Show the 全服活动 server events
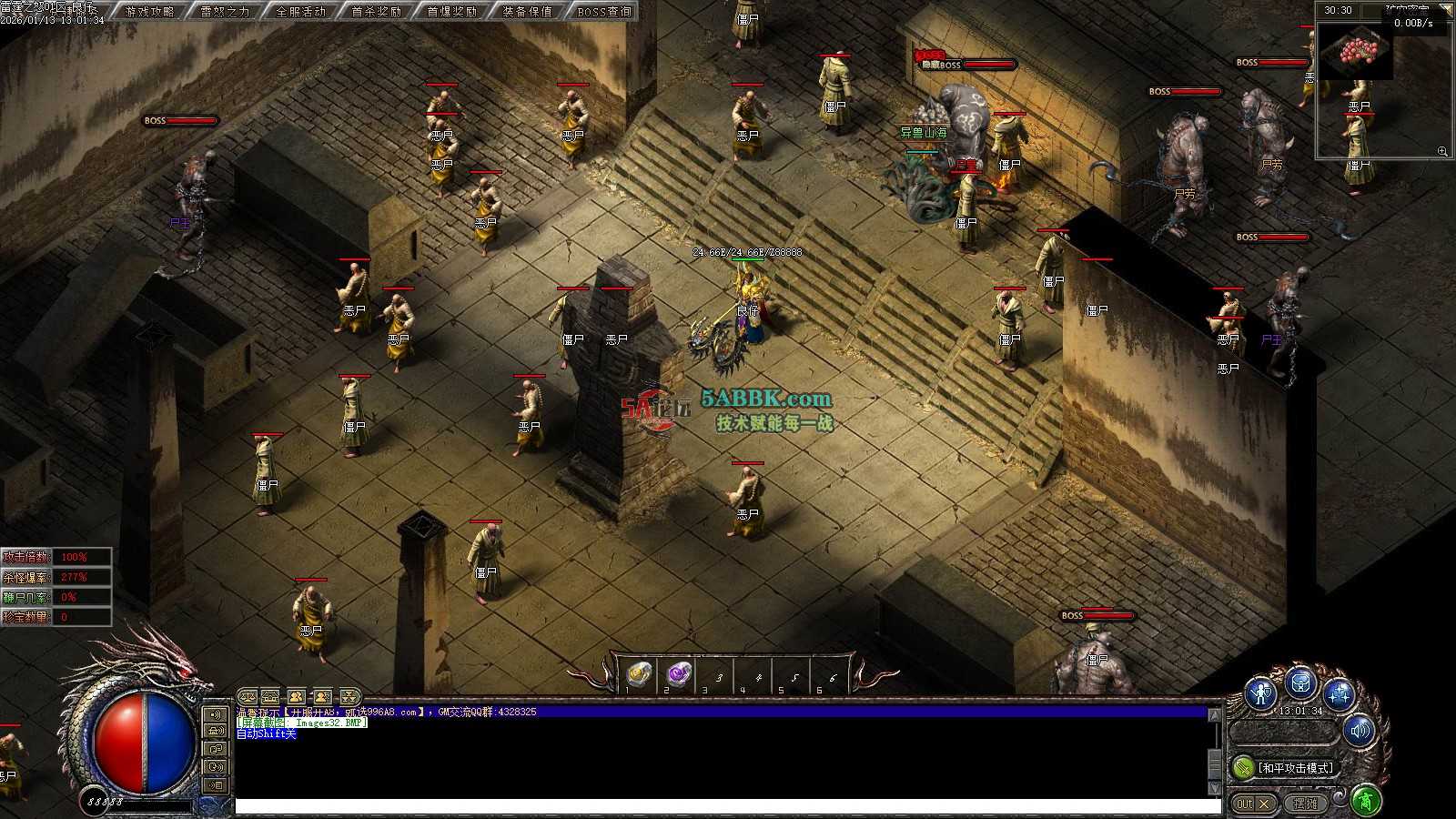Viewport: 1456px width, 819px height. (x=300, y=12)
